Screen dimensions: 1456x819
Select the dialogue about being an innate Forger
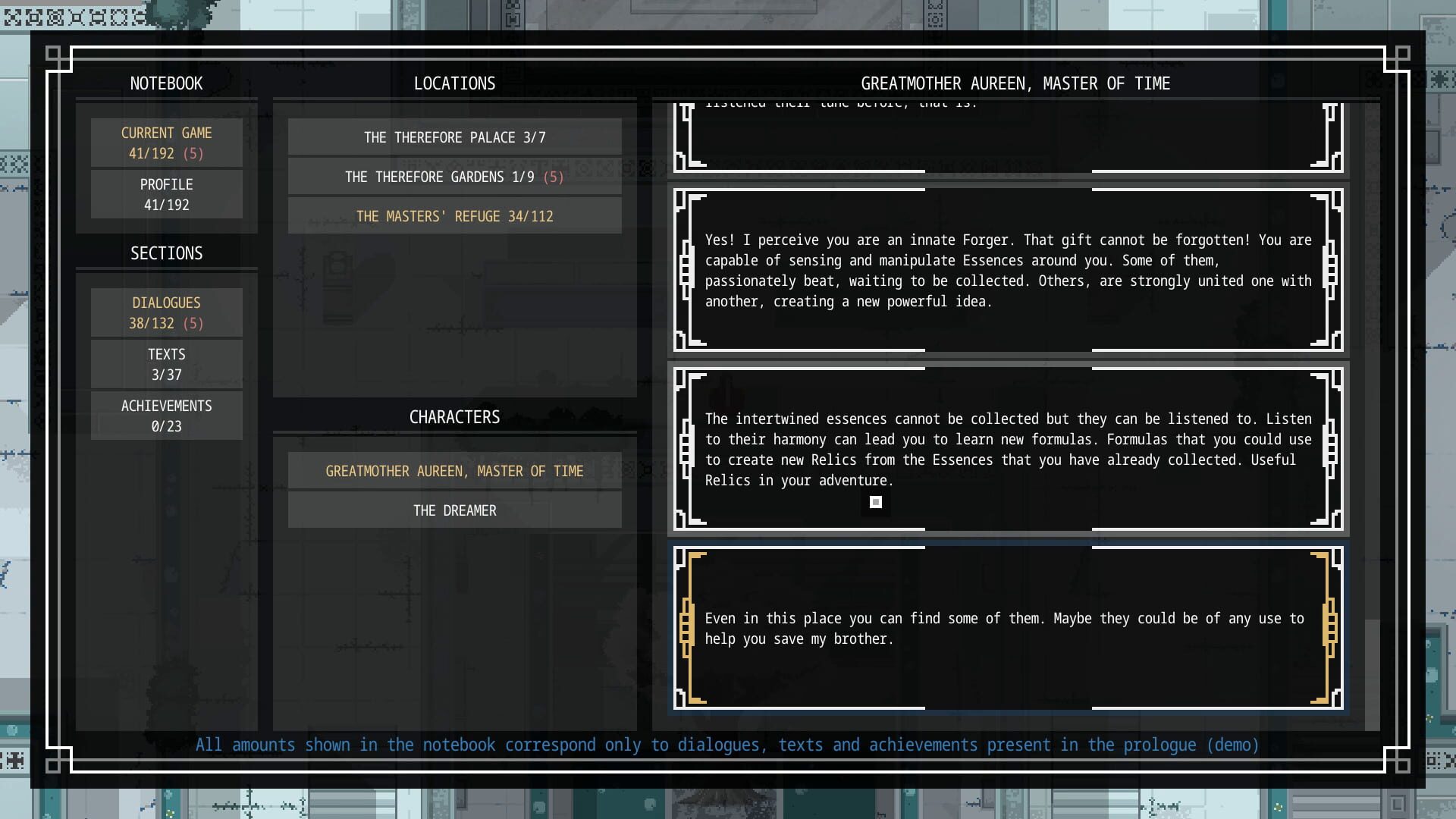tap(1009, 270)
